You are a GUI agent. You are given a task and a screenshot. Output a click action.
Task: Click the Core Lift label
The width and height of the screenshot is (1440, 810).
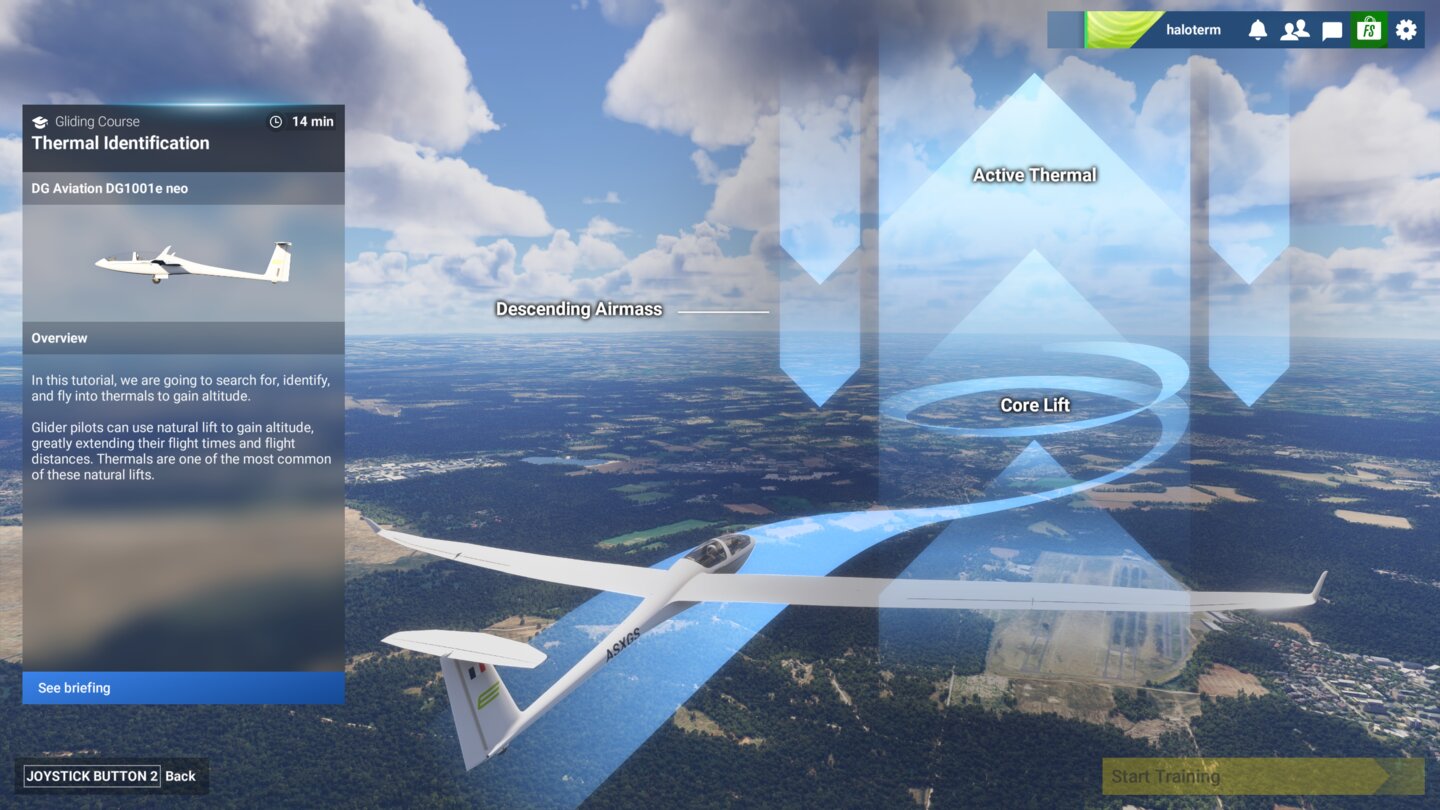1034,405
